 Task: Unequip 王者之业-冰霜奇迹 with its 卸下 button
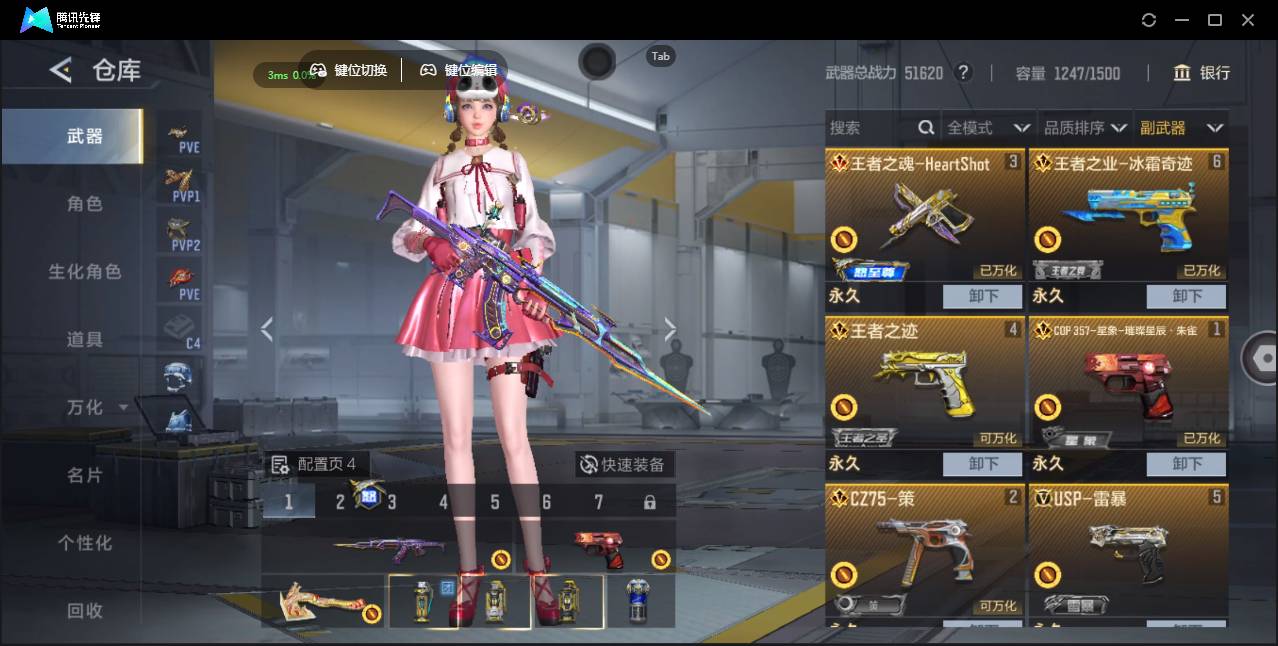pos(1186,296)
